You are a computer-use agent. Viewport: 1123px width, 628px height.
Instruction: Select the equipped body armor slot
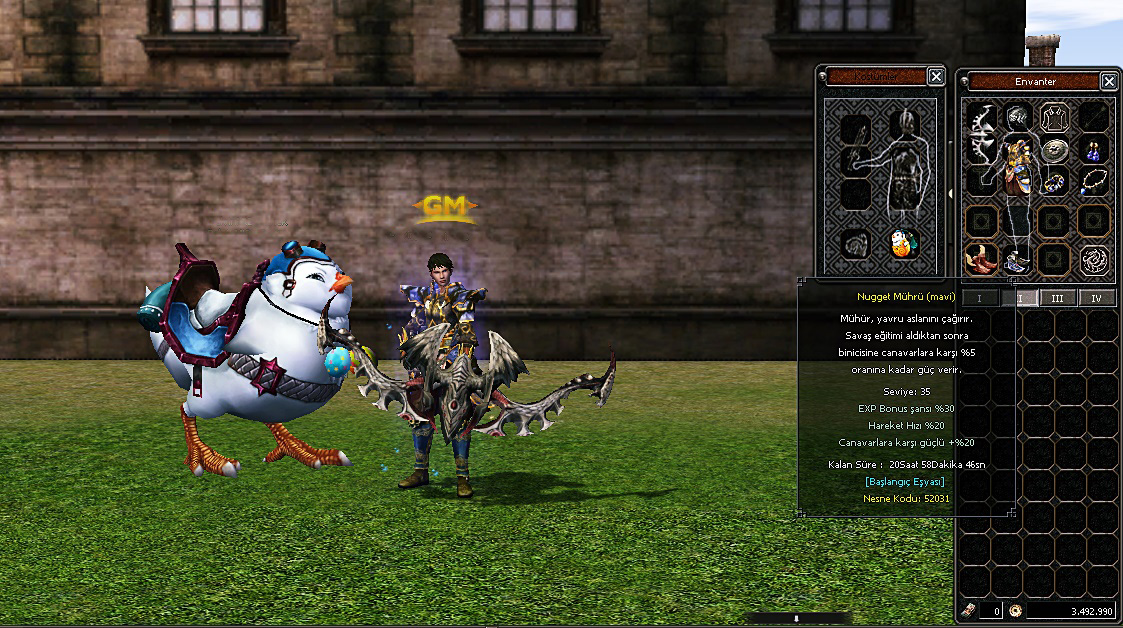[x=1019, y=165]
